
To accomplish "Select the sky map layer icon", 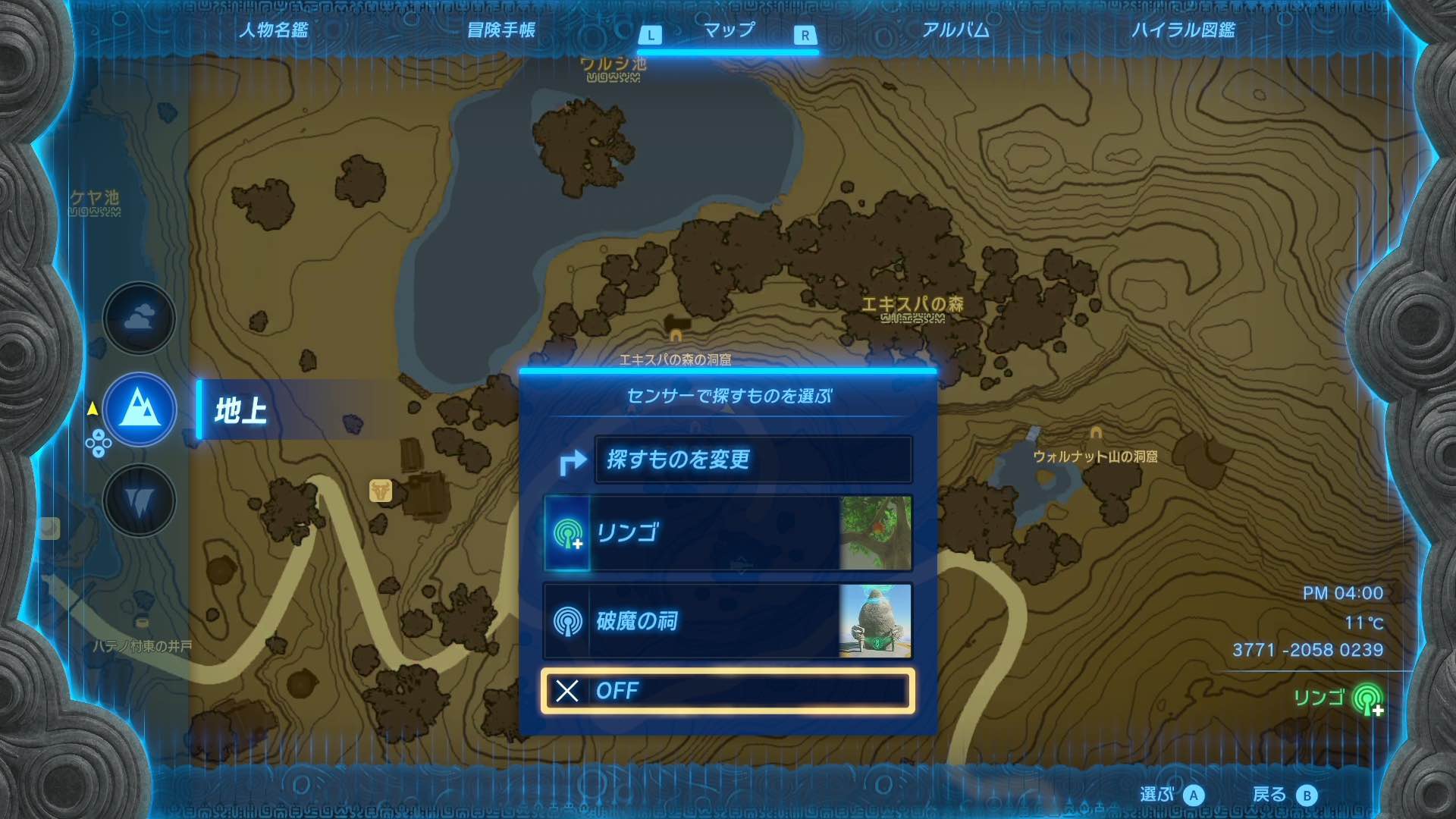I will pos(139,318).
